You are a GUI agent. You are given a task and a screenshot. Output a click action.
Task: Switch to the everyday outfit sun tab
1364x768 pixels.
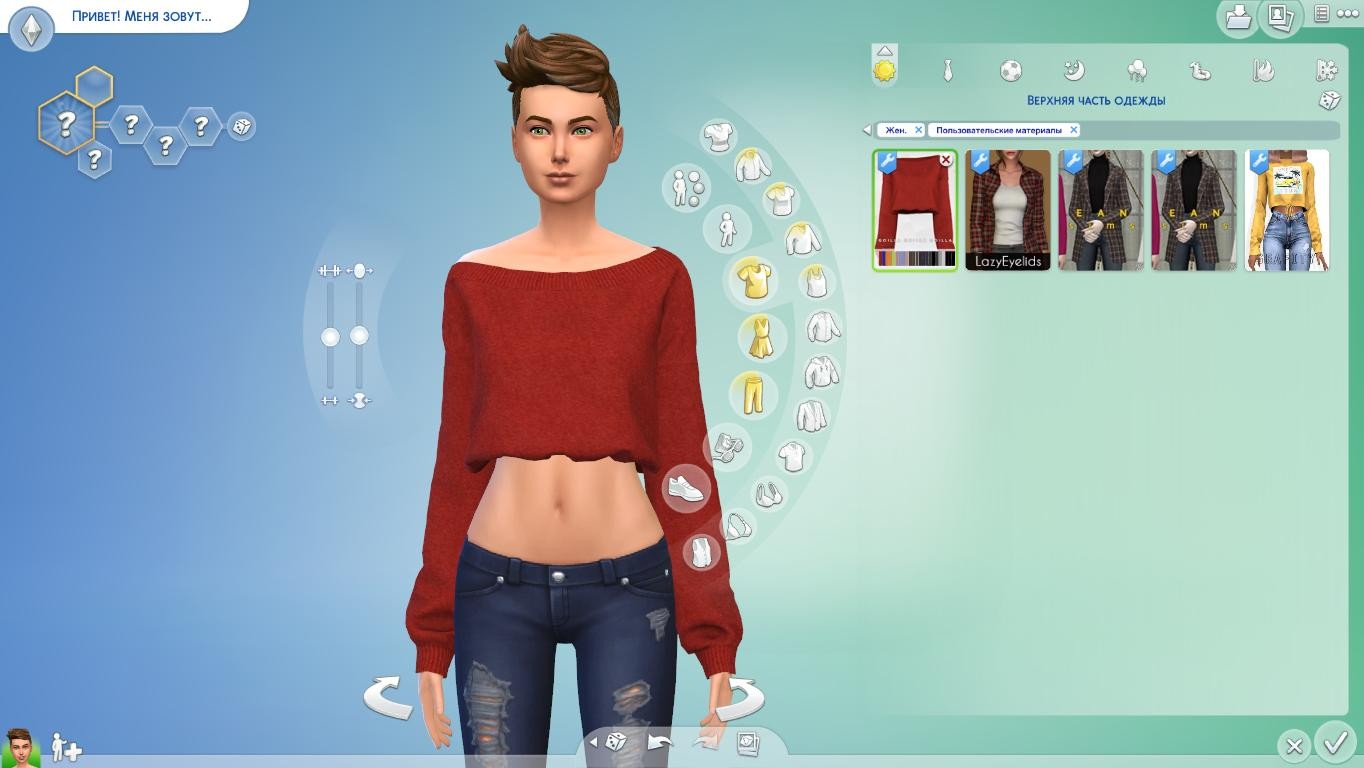pyautogui.click(x=885, y=70)
